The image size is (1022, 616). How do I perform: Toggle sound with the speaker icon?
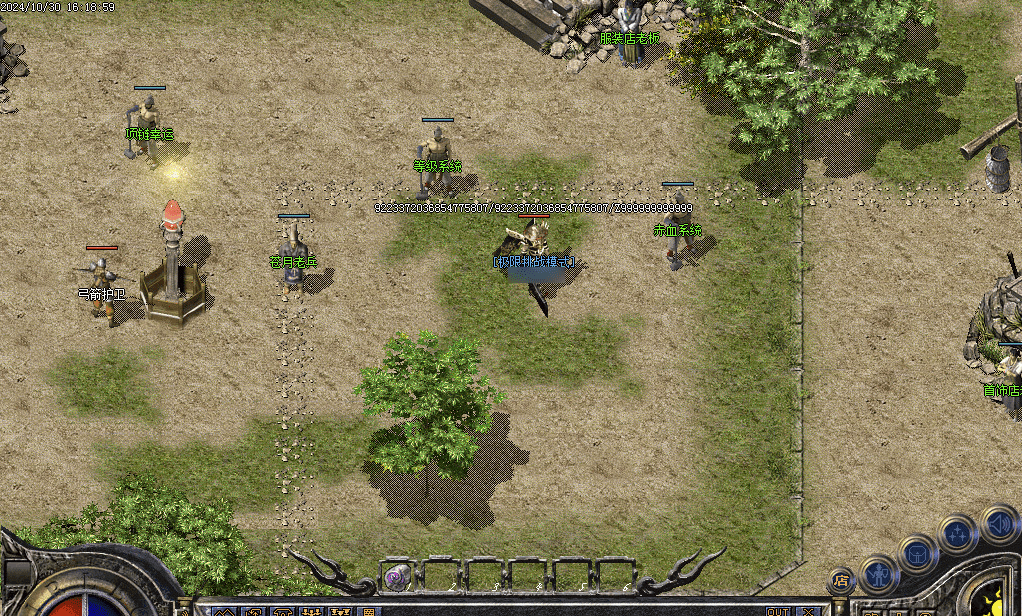tap(998, 523)
